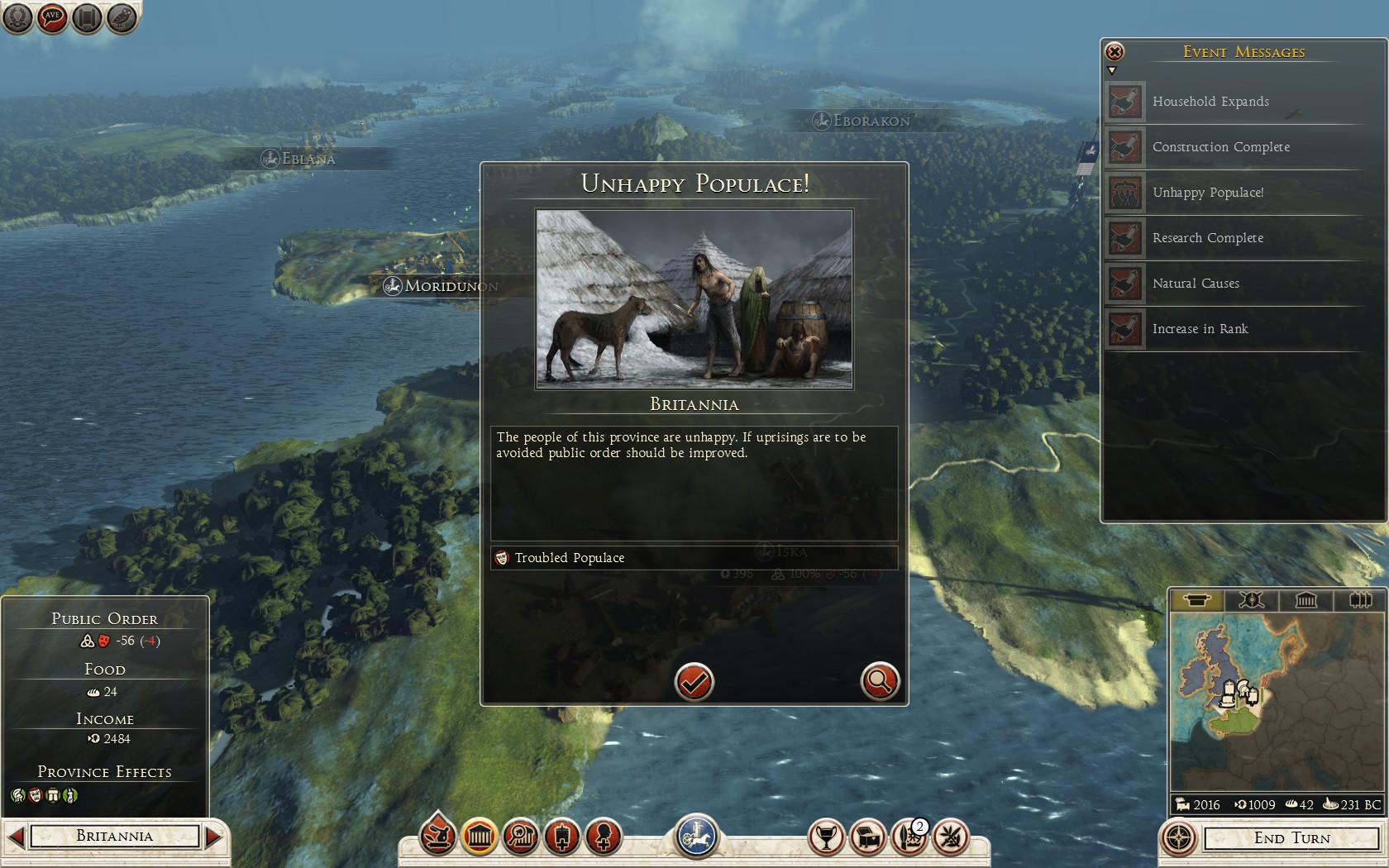Close the Event Messages panel
This screenshot has width=1389, height=868.
(x=1115, y=52)
